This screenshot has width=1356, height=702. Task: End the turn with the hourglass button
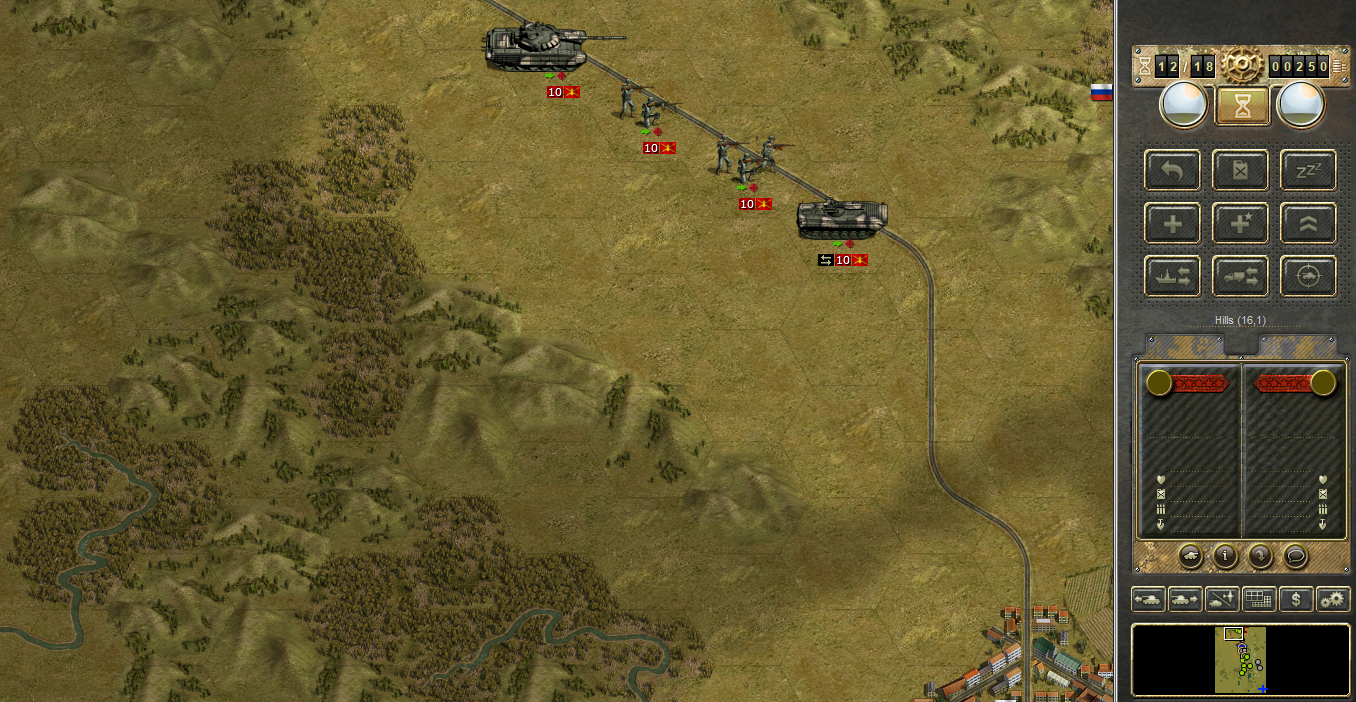coord(1242,105)
